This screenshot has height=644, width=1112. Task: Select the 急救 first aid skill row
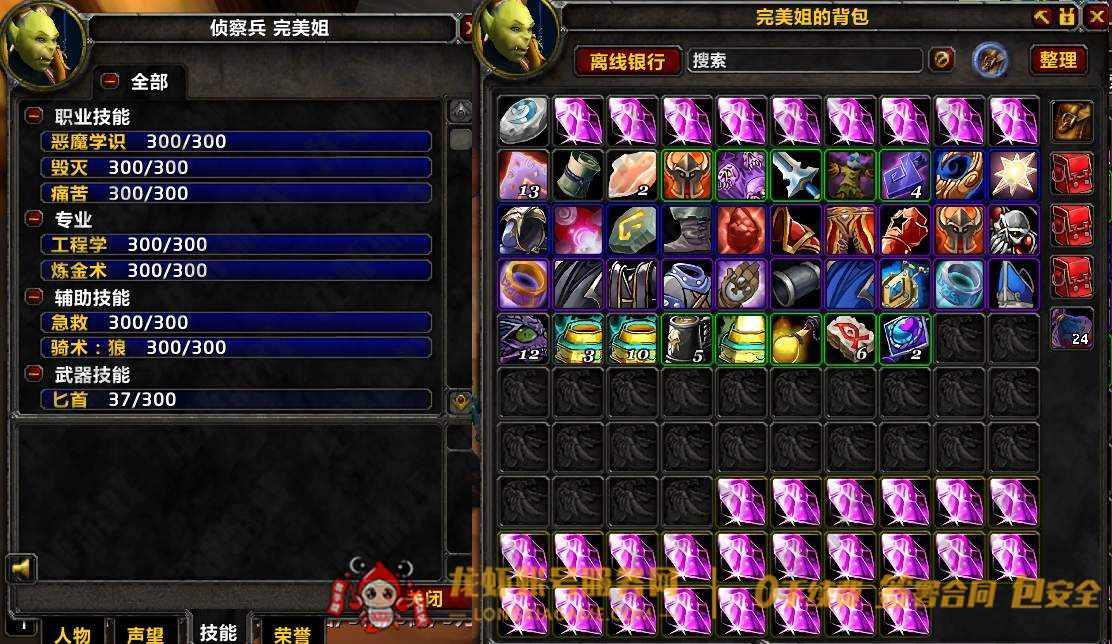[x=236, y=322]
